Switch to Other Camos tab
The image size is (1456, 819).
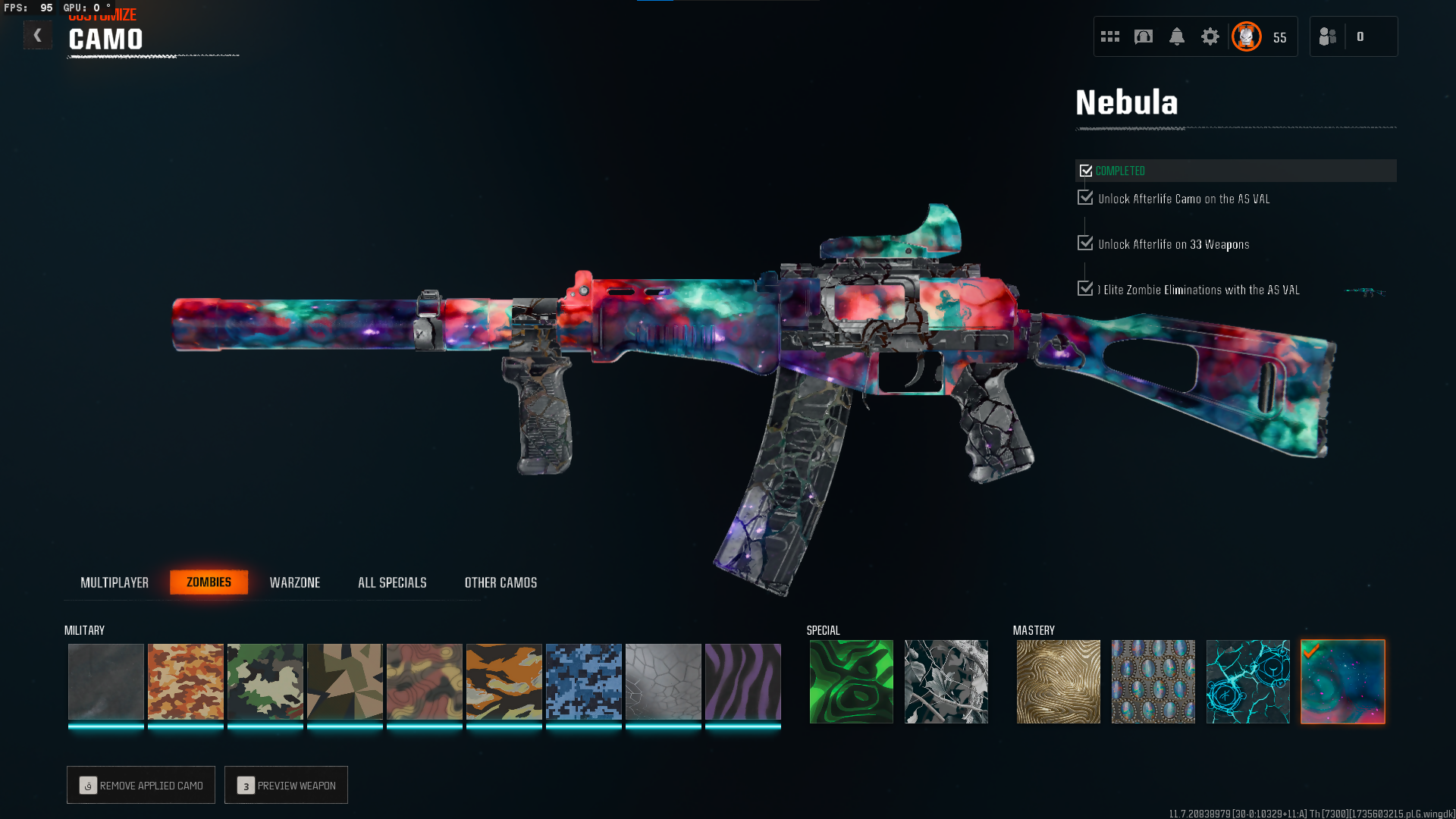500,582
